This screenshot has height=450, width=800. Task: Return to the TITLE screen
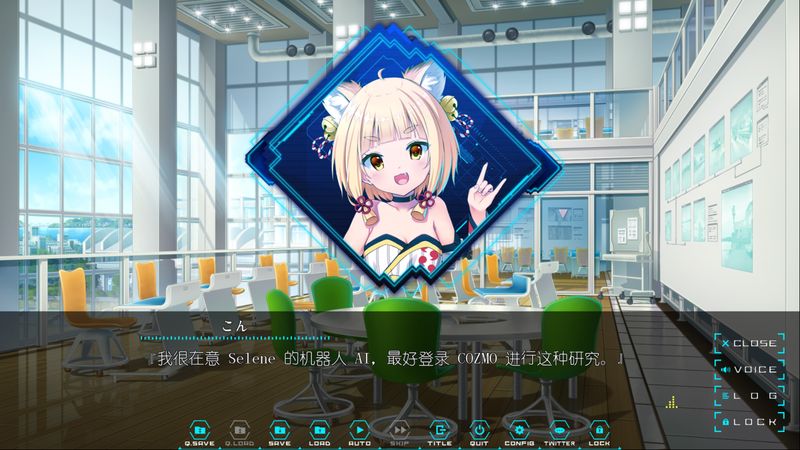click(439, 430)
